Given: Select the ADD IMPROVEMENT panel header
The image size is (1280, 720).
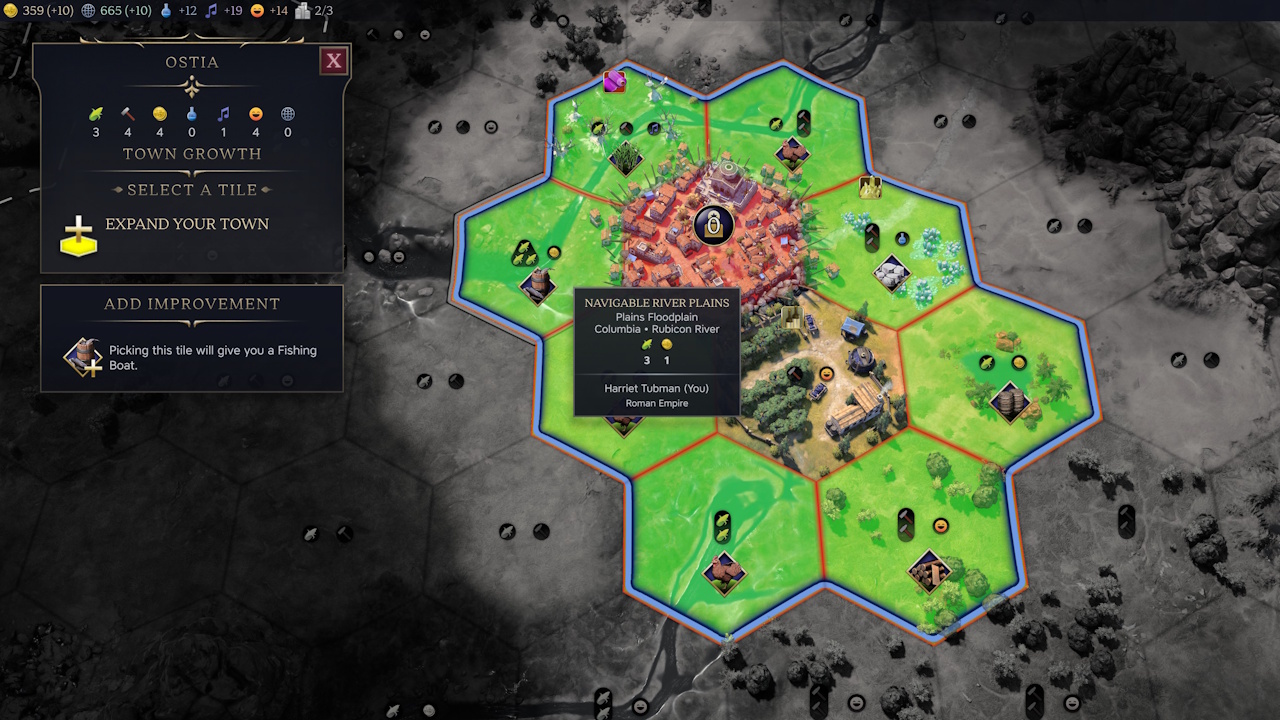Looking at the screenshot, I should (192, 303).
